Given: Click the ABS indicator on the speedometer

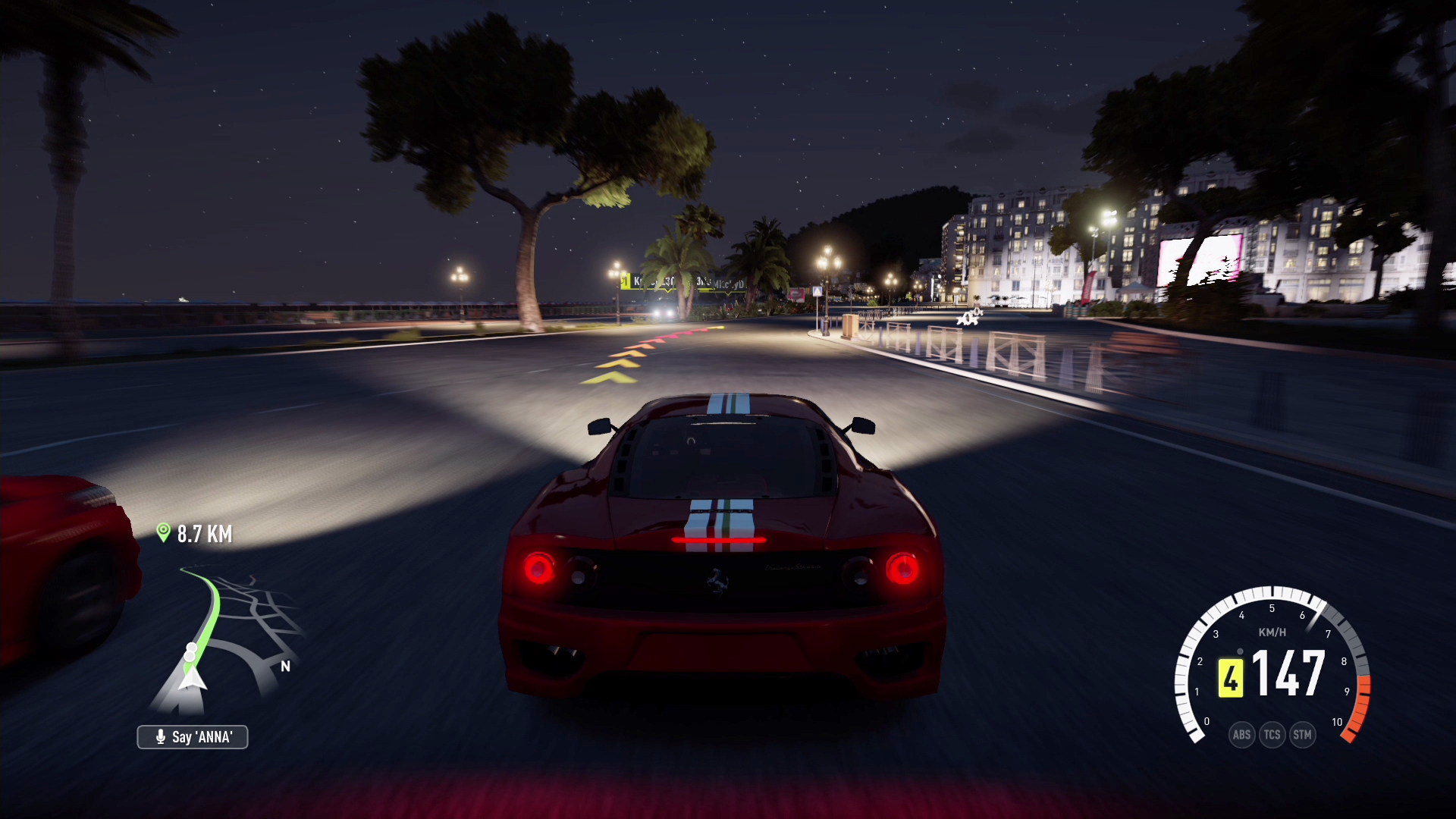Looking at the screenshot, I should click(1242, 734).
